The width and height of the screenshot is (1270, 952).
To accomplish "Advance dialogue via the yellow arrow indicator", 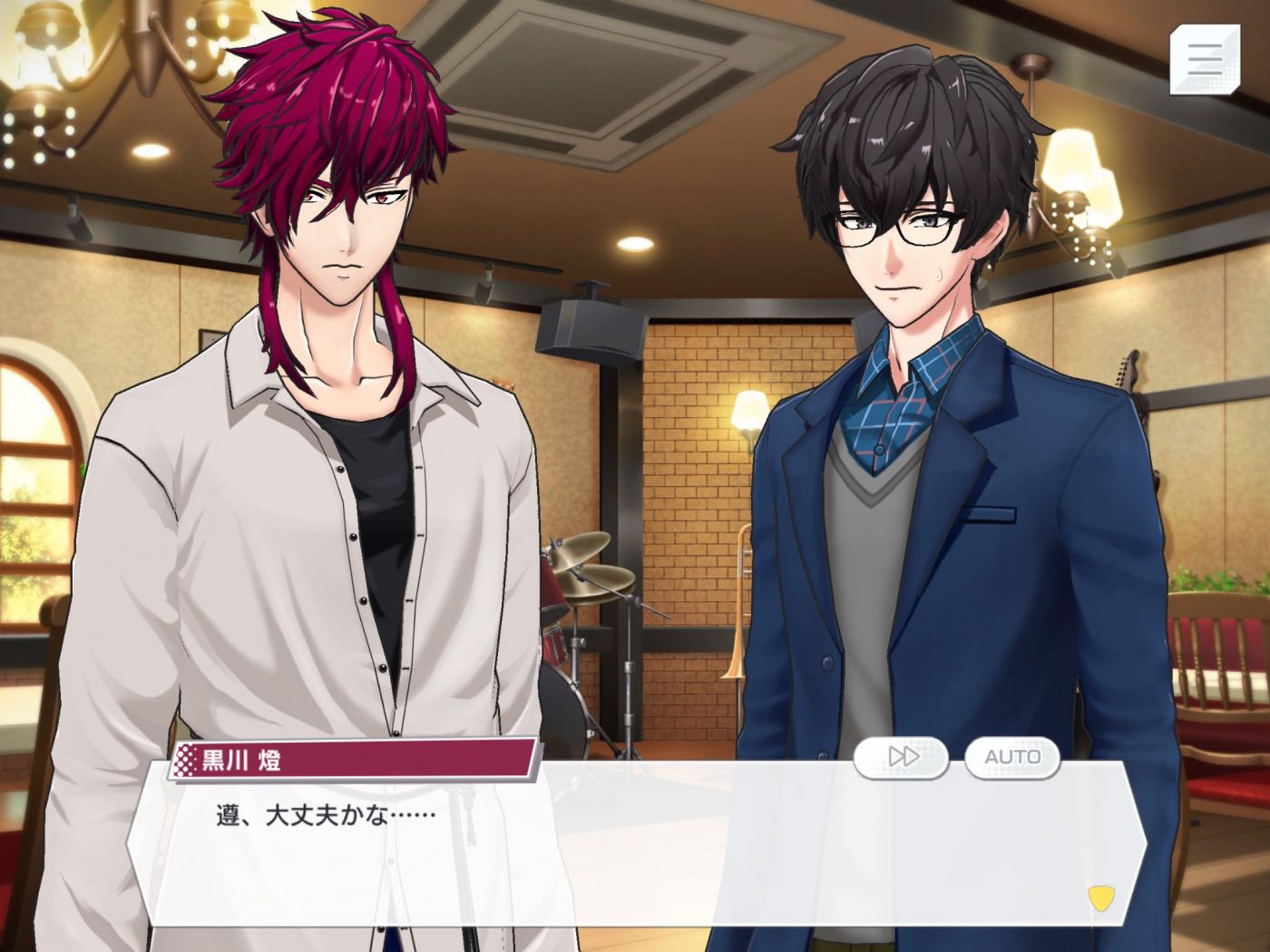I will pyautogui.click(x=1100, y=898).
